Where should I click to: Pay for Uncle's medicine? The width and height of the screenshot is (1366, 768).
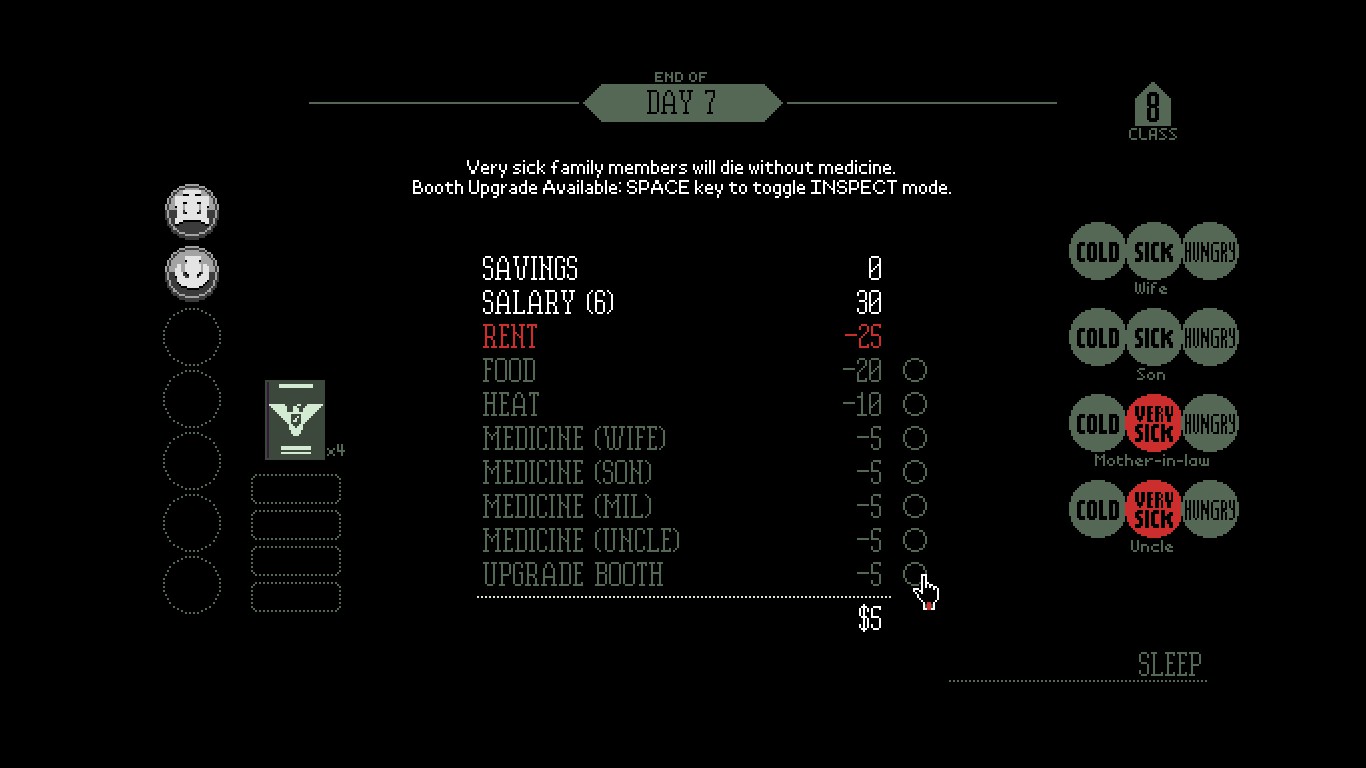click(x=914, y=541)
